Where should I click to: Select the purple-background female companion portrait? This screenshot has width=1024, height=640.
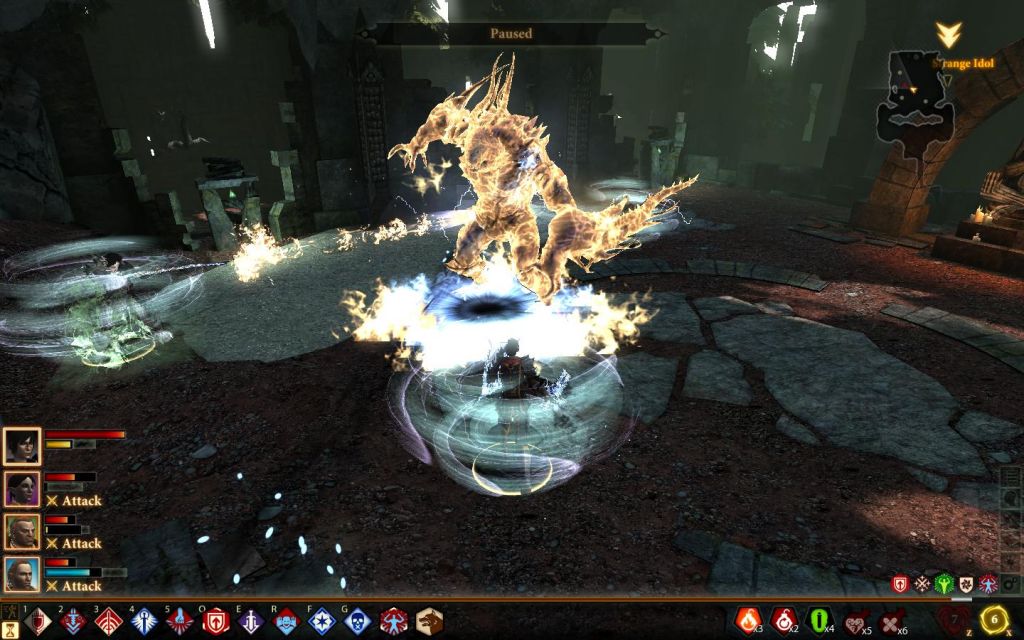[x=21, y=489]
